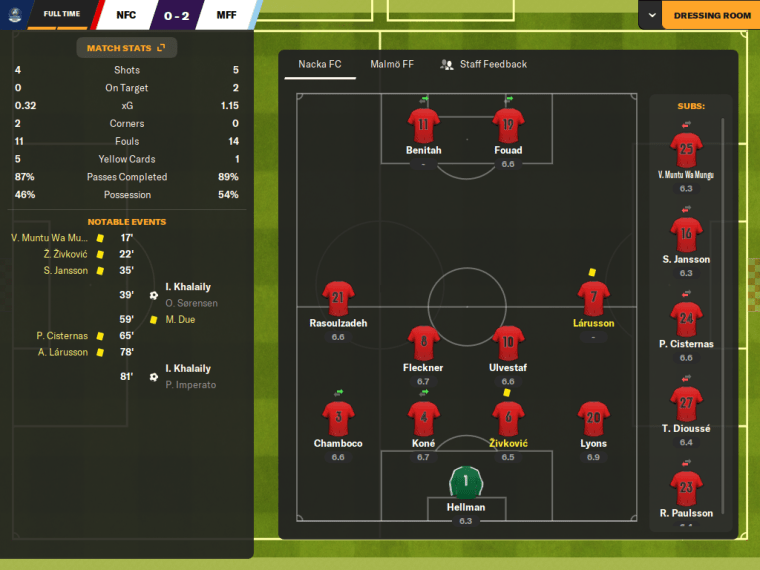Pick right-back Lyons
The image size is (760, 570).
(x=593, y=419)
